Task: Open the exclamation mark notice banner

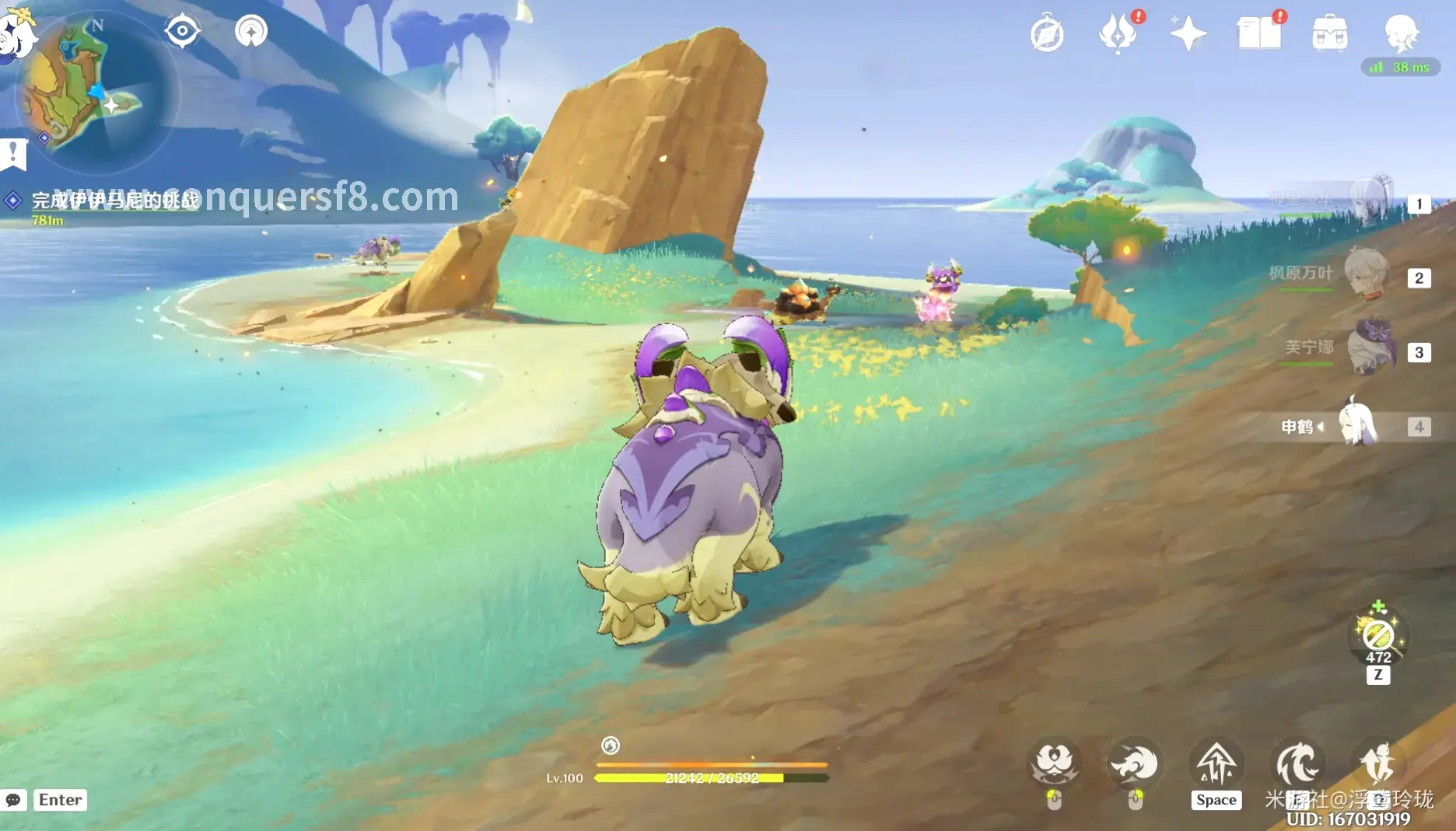Action: (x=14, y=153)
